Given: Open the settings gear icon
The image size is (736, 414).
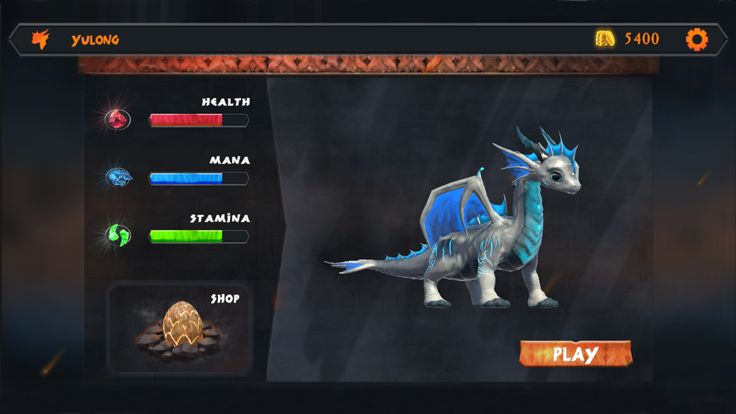Looking at the screenshot, I should [x=696, y=39].
